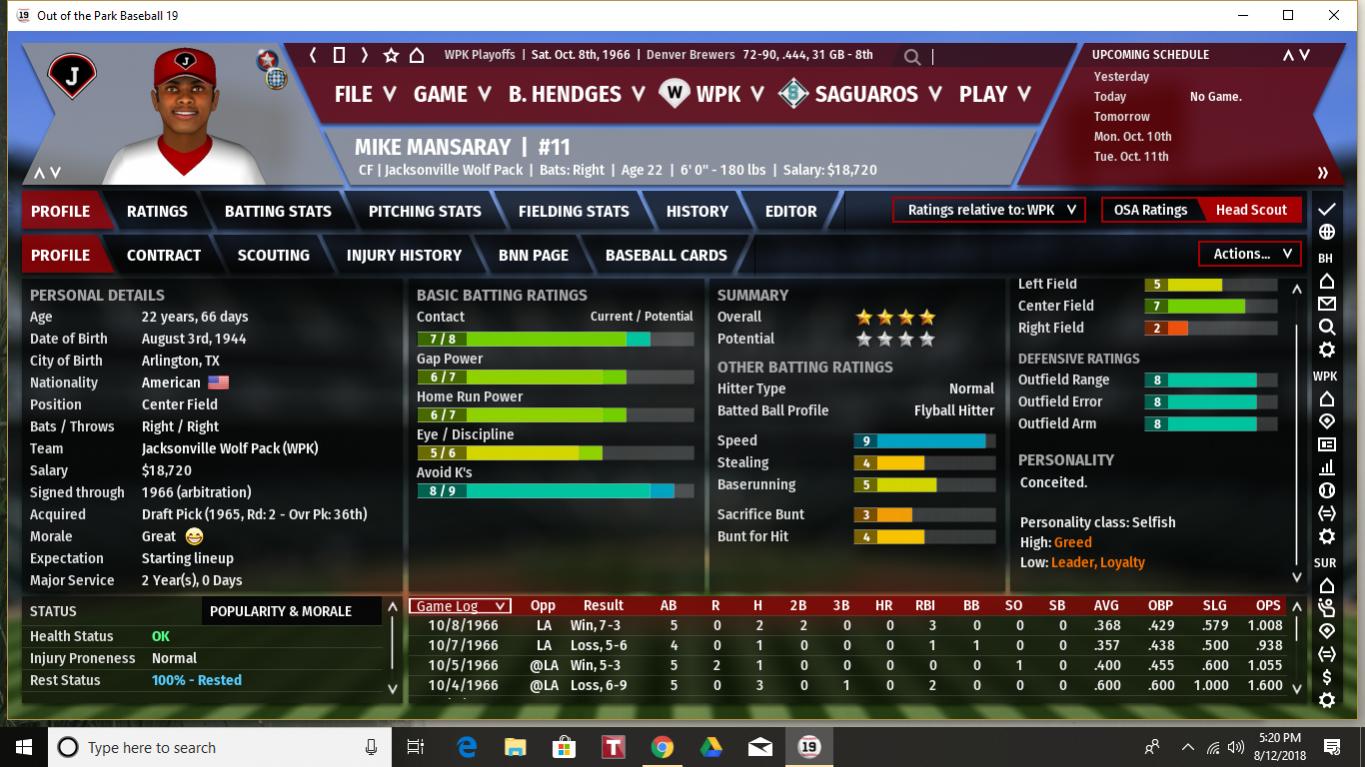Open the GAME menu
The width and height of the screenshot is (1365, 767).
point(452,94)
